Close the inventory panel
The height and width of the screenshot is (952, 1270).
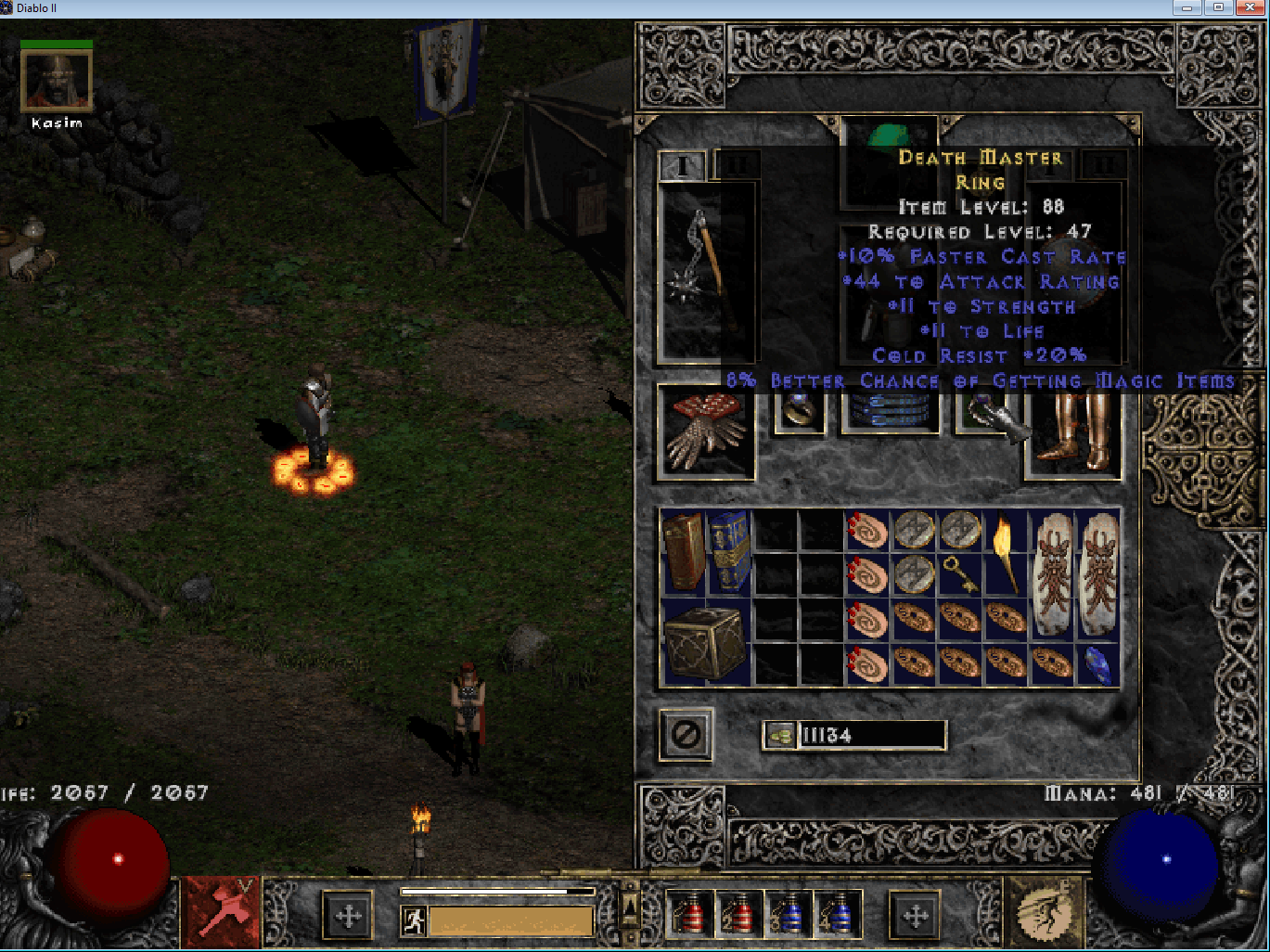tap(686, 735)
